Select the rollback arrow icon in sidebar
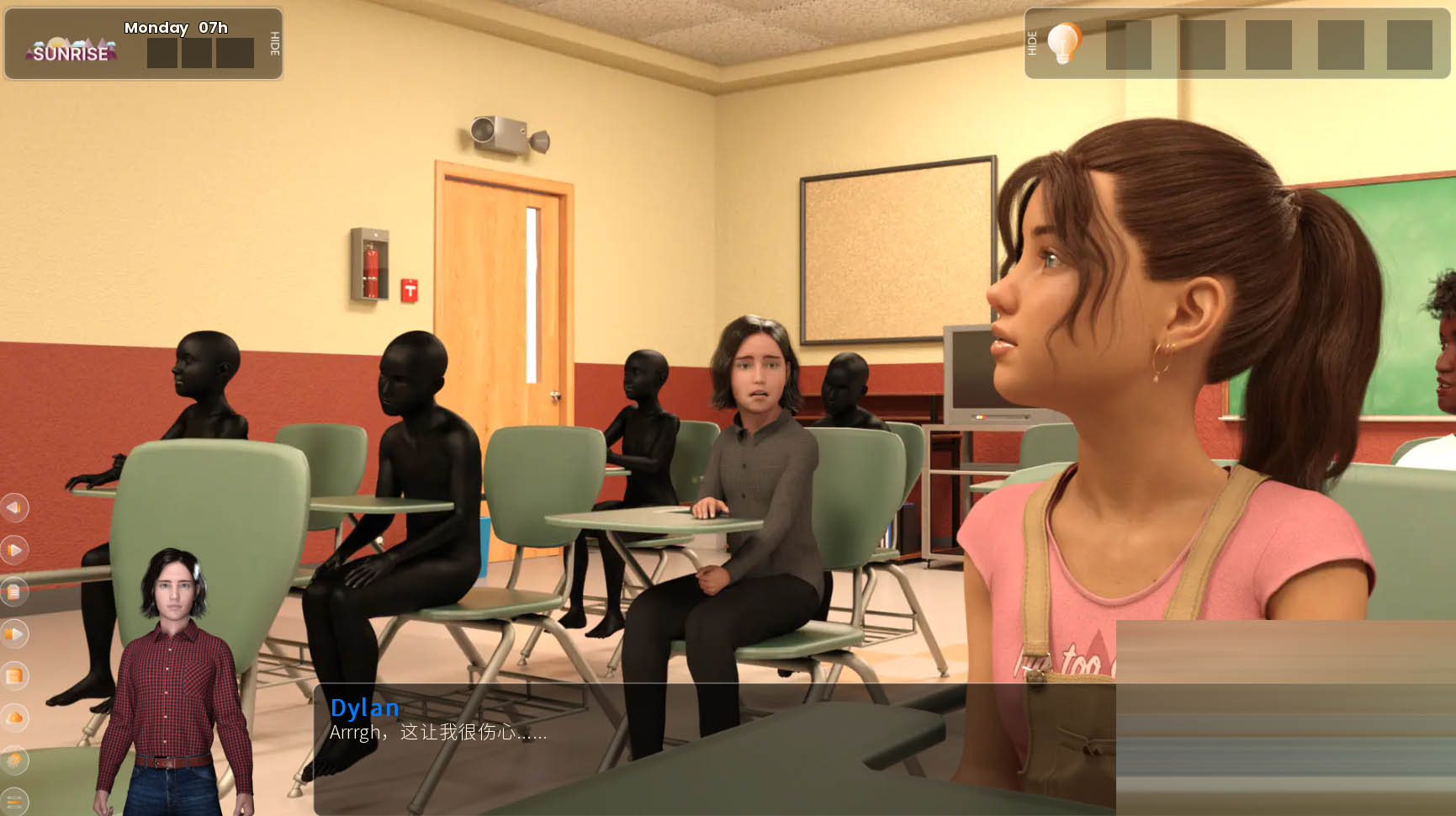The width and height of the screenshot is (1456, 816). click(13, 508)
